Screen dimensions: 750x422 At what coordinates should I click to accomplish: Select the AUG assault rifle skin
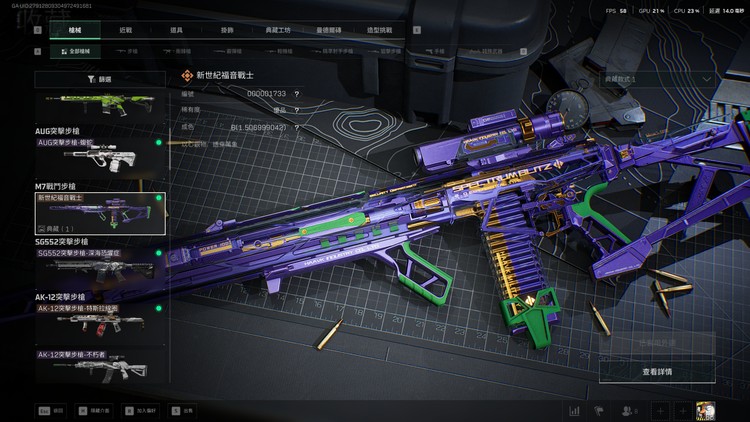click(100, 155)
